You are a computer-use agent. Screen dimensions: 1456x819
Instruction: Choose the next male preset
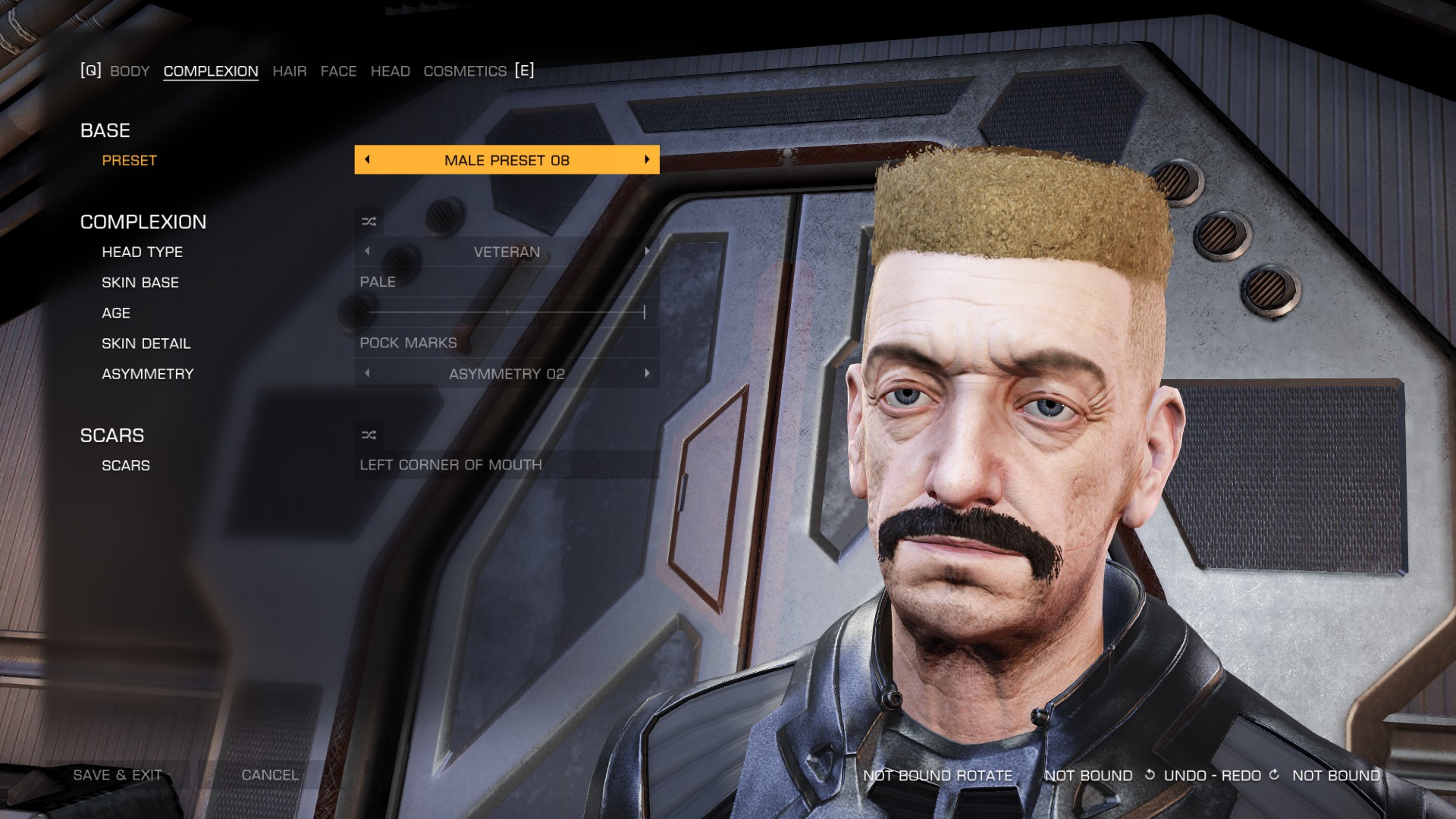647,160
